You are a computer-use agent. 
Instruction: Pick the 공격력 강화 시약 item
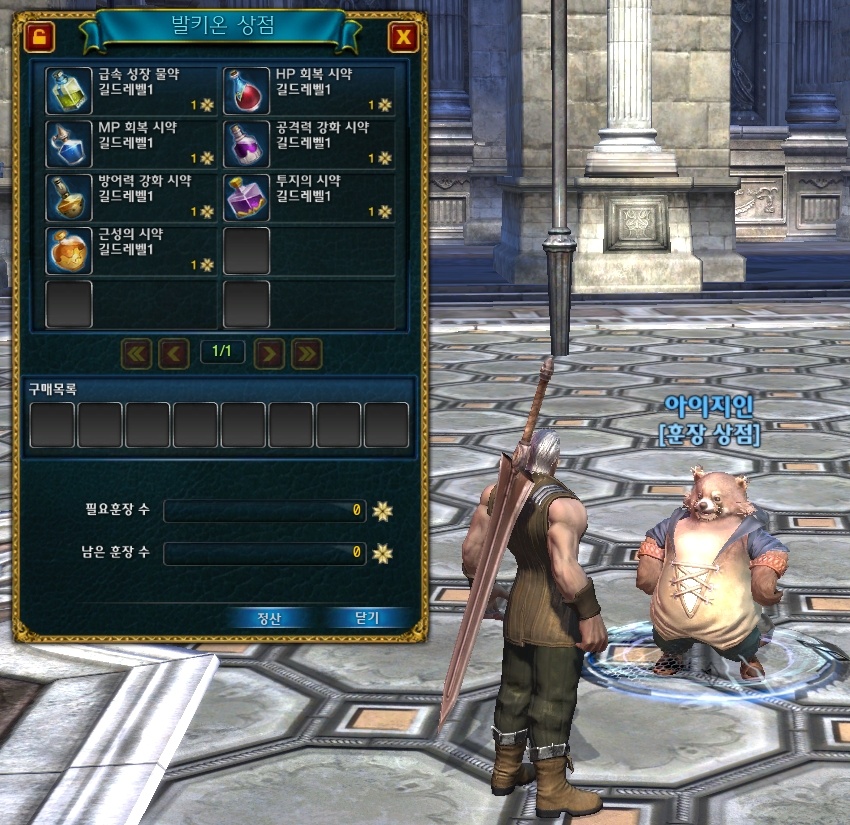(246, 144)
